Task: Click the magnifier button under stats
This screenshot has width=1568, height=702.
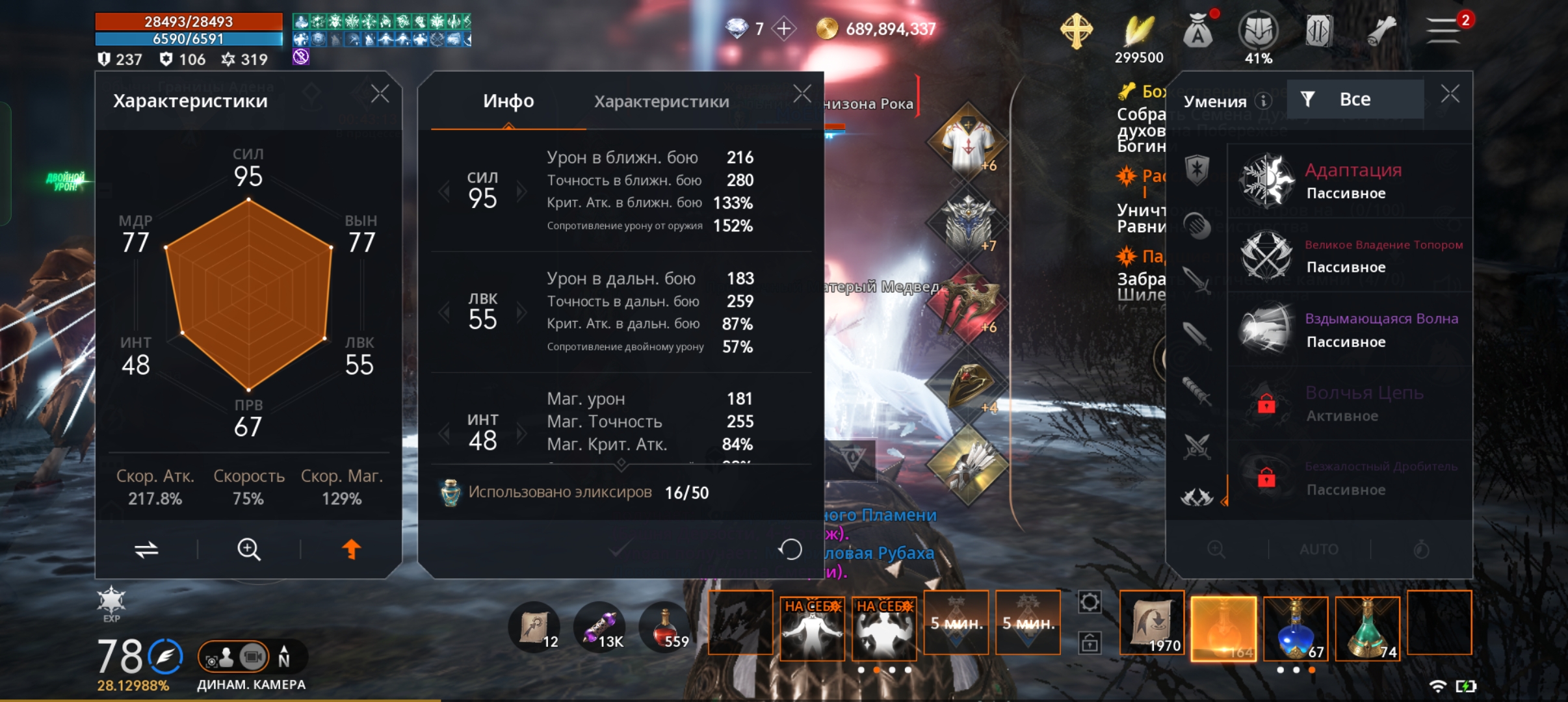Action: tap(248, 549)
